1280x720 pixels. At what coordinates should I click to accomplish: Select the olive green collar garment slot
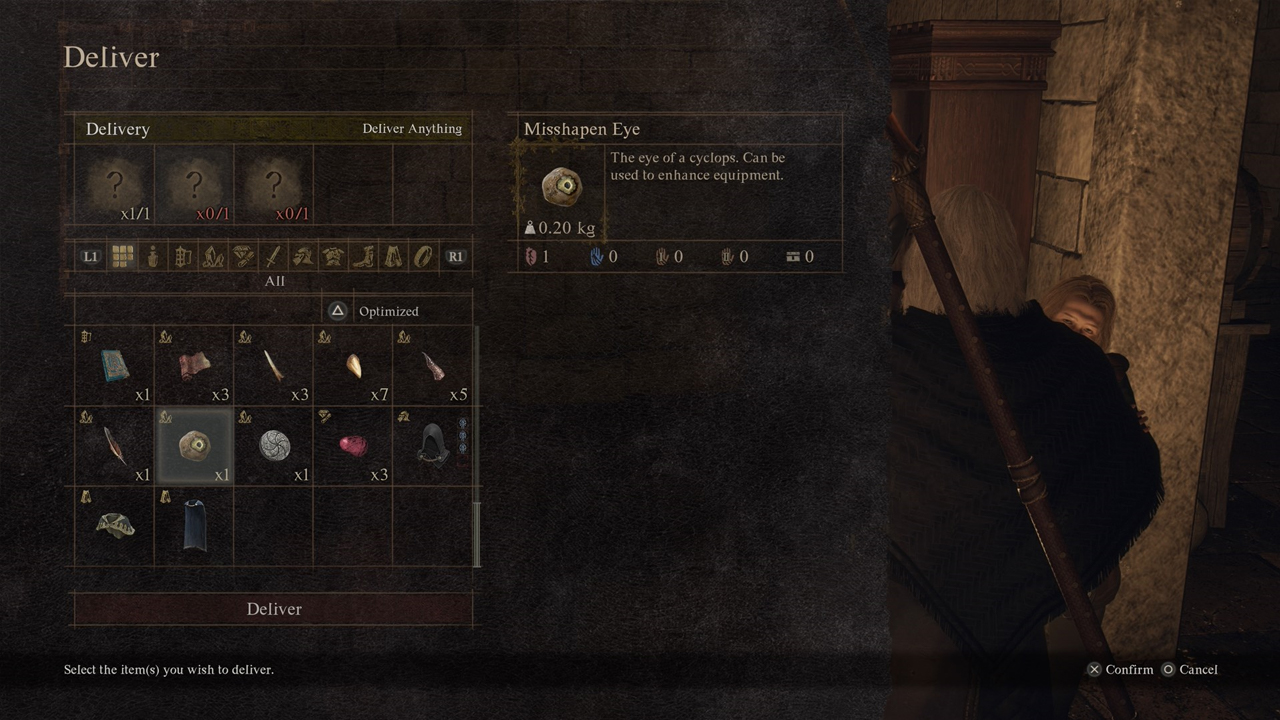coord(114,526)
